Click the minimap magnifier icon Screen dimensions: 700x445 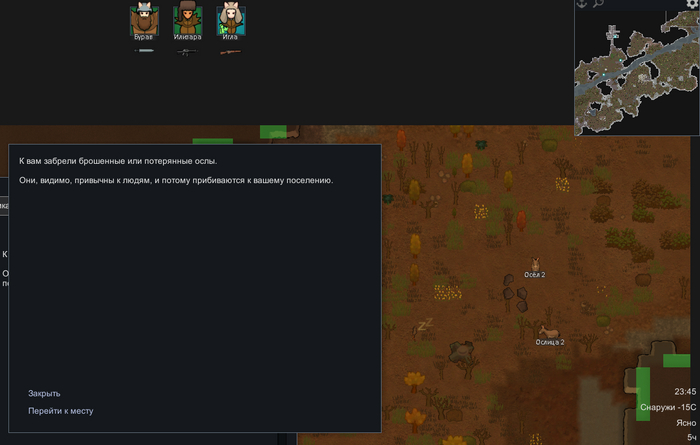click(597, 4)
